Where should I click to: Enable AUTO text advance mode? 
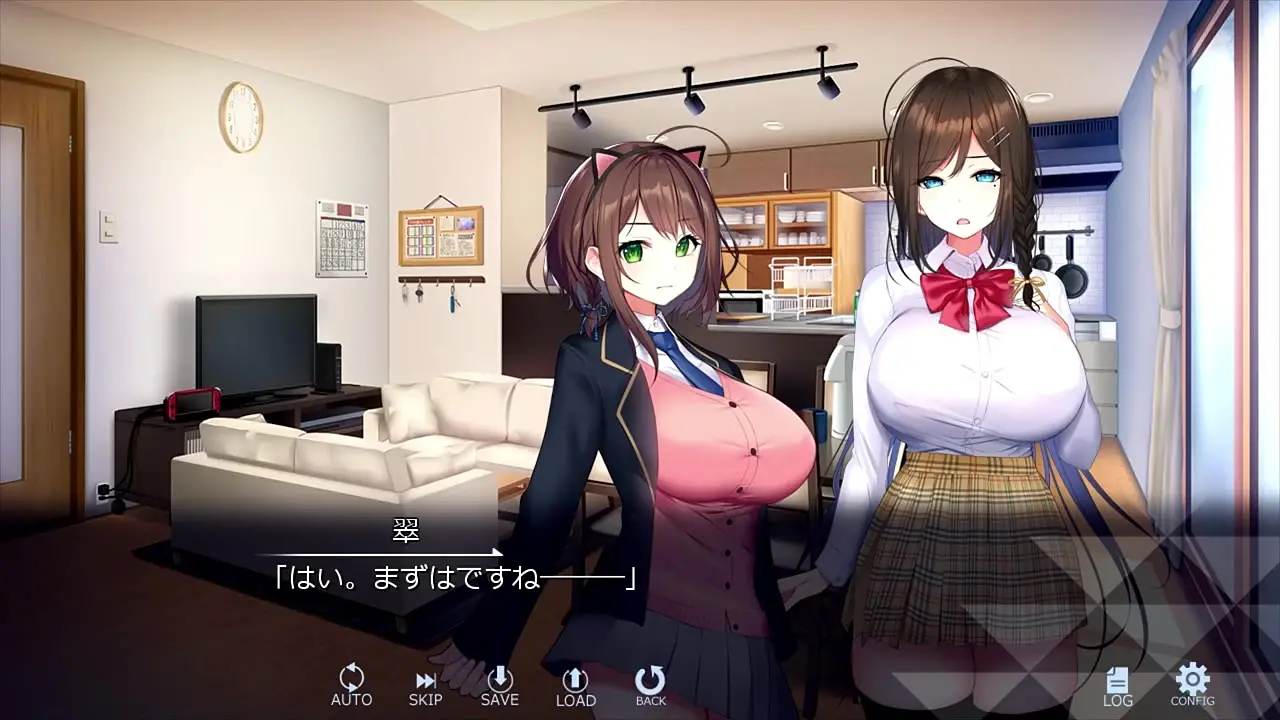351,685
